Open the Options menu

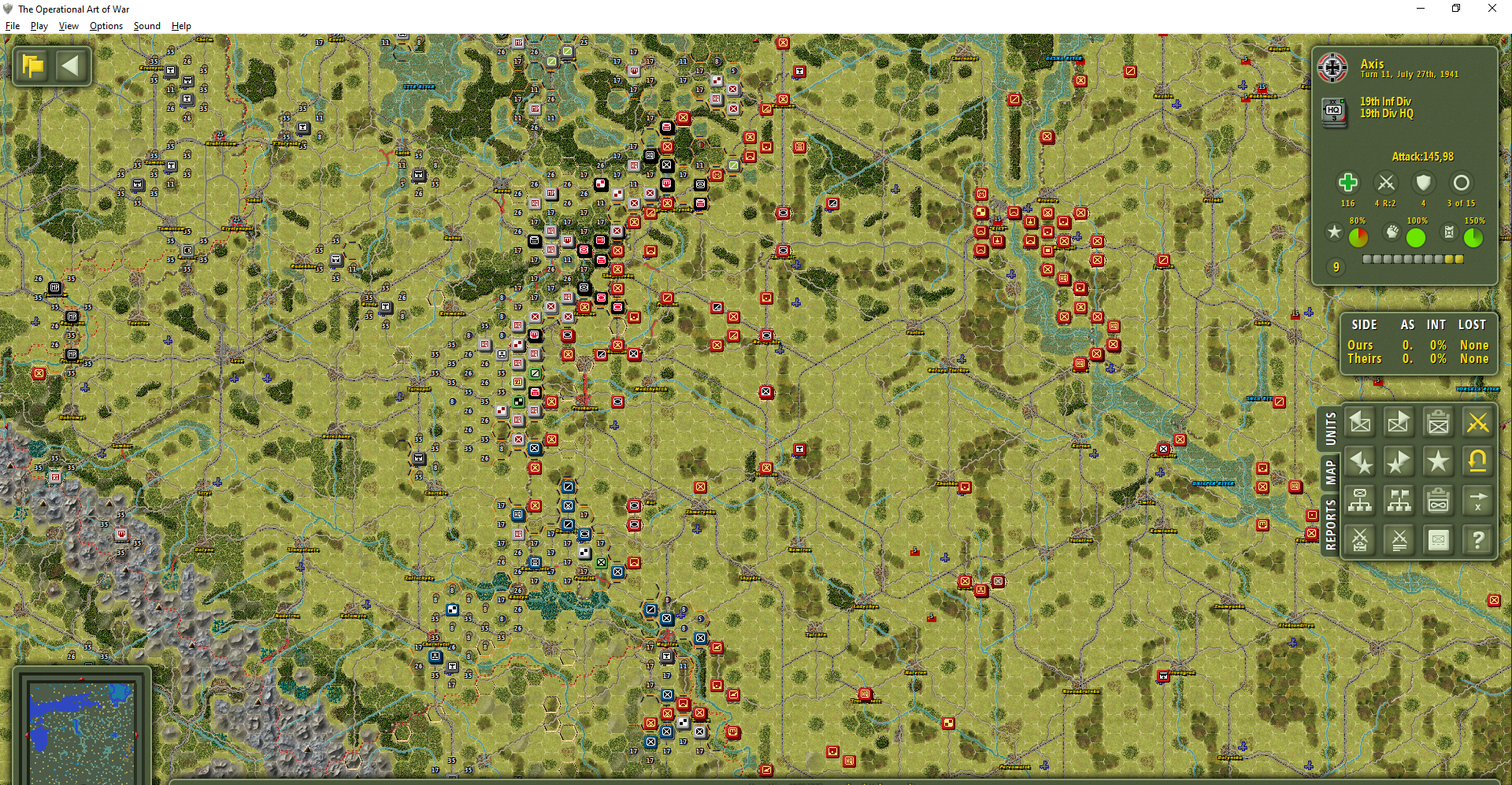106,25
